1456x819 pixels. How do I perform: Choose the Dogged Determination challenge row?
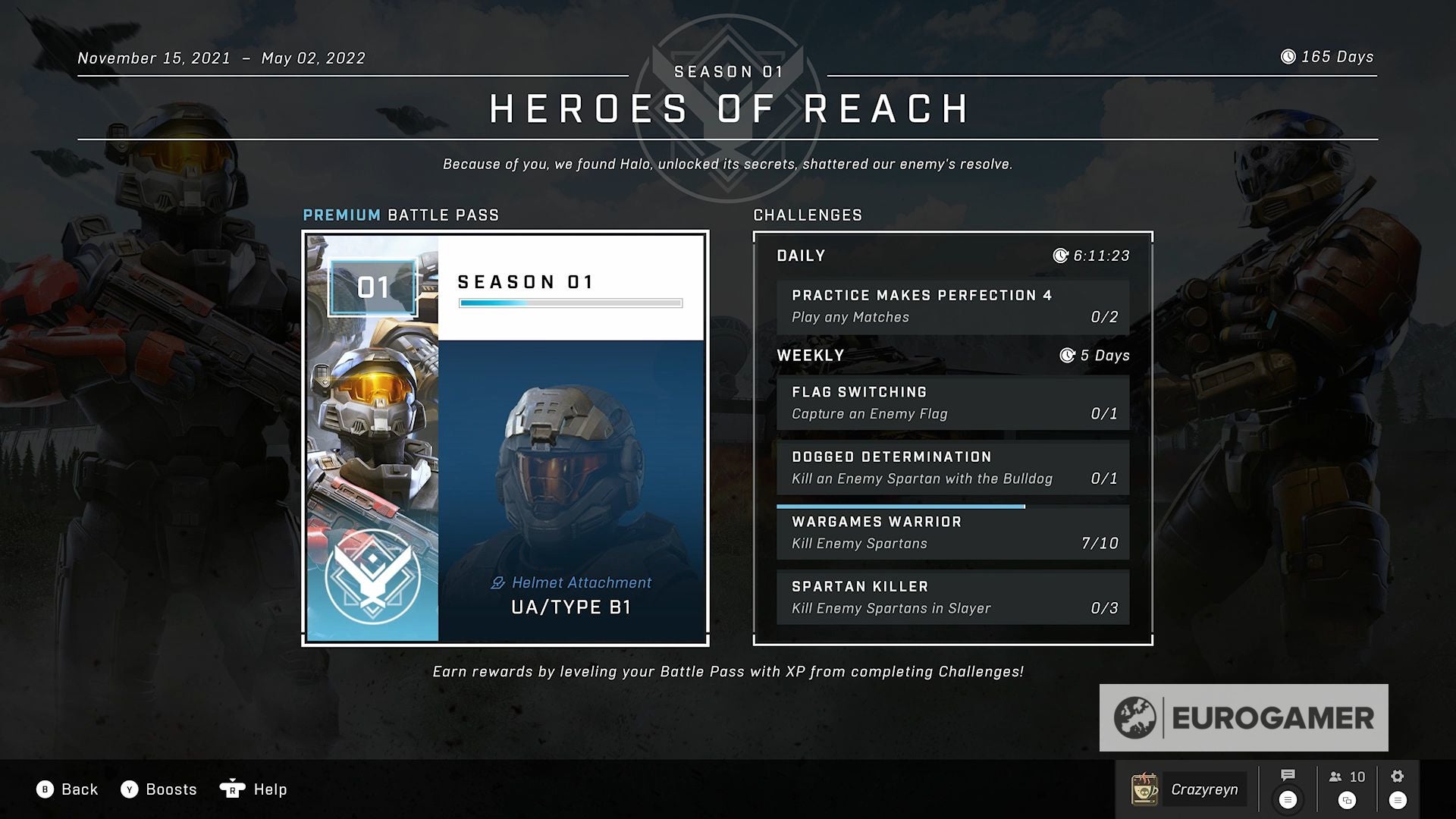tap(952, 468)
